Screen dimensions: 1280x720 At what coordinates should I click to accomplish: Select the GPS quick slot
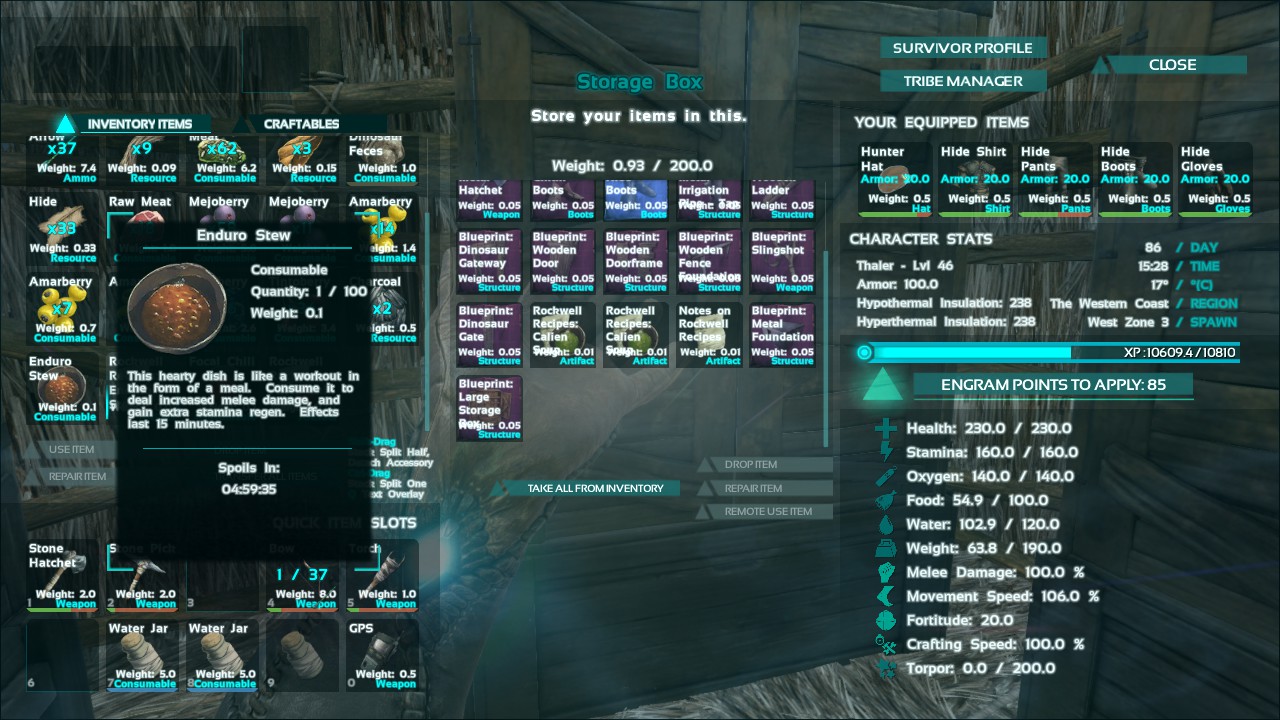(x=382, y=655)
